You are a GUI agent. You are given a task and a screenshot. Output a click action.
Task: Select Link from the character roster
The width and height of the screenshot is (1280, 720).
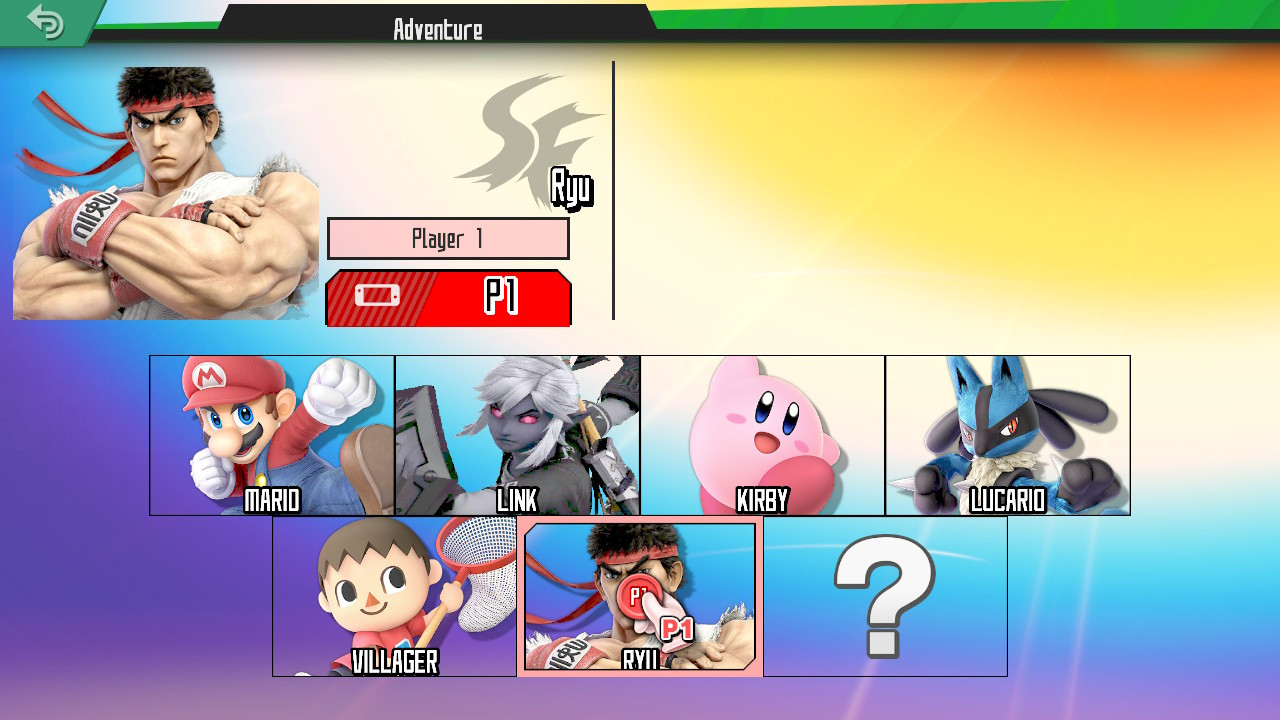pyautogui.click(x=516, y=433)
